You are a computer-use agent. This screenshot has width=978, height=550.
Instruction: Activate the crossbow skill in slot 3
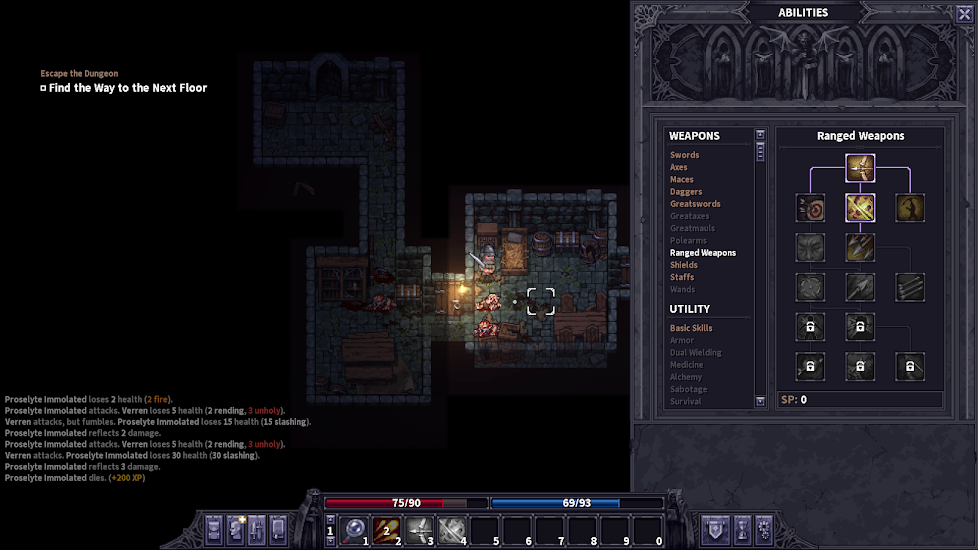click(x=419, y=529)
